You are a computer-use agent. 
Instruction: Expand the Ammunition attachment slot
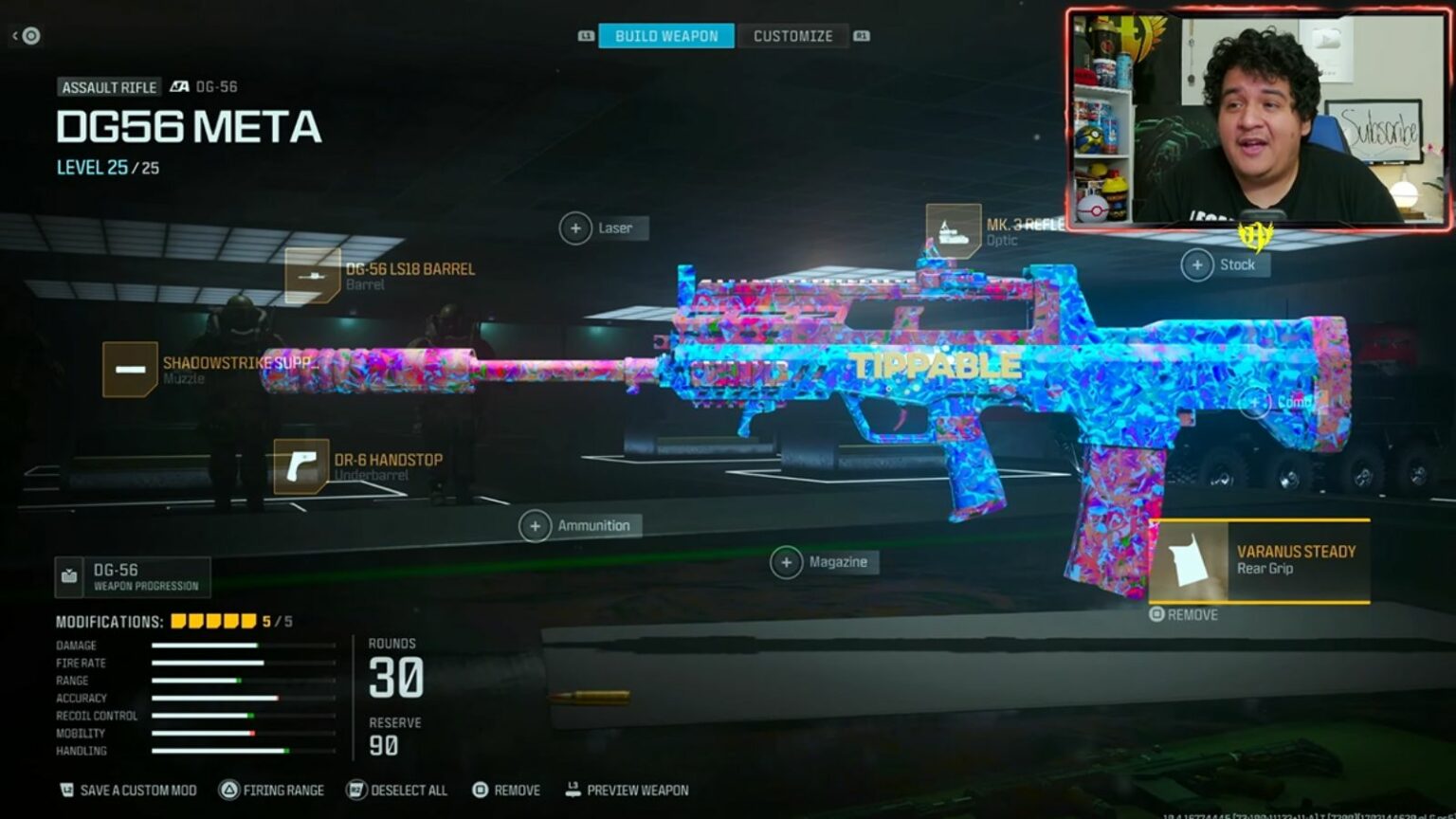pyautogui.click(x=537, y=524)
